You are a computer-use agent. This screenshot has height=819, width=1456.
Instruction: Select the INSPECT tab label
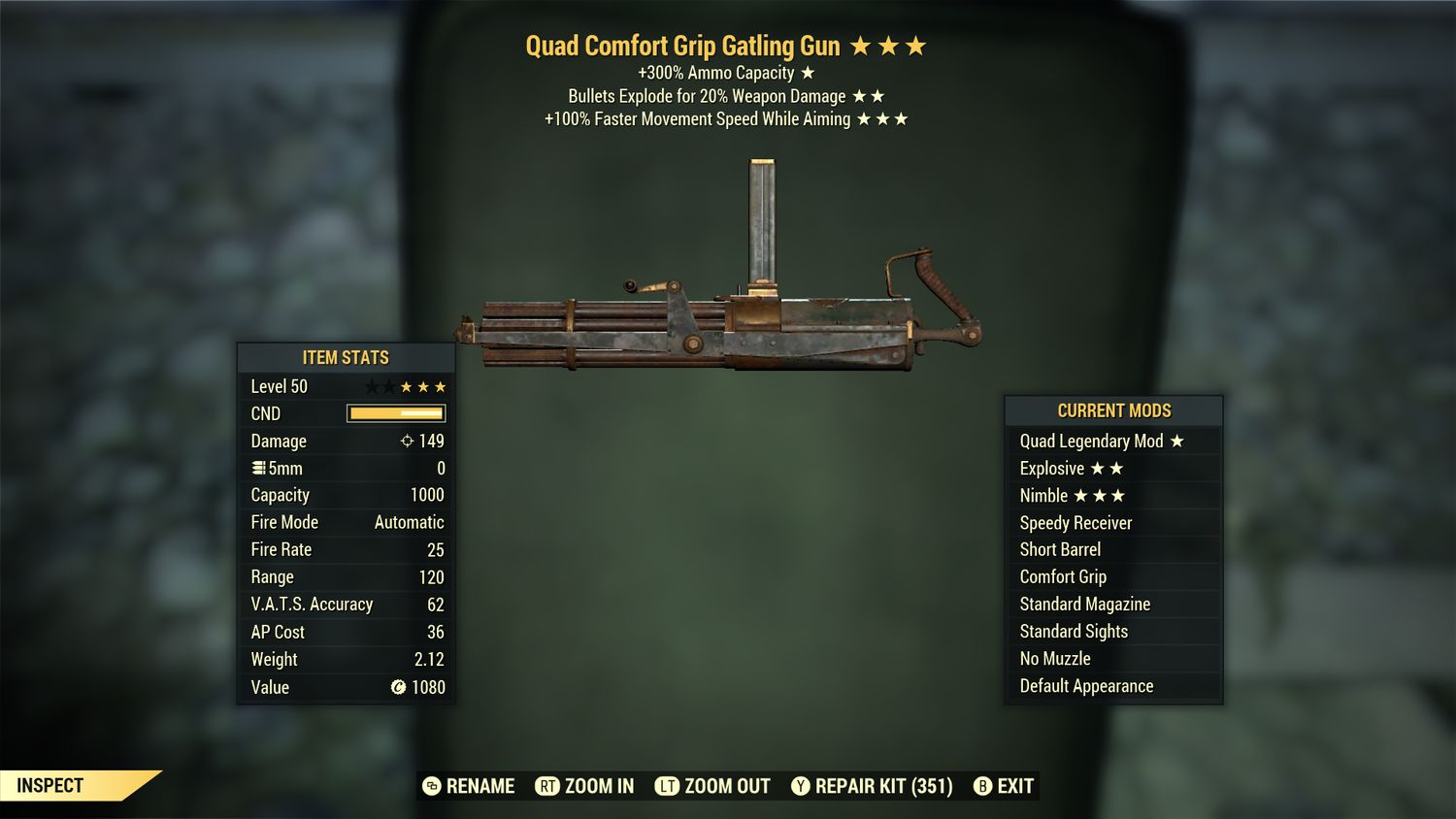pos(50,785)
